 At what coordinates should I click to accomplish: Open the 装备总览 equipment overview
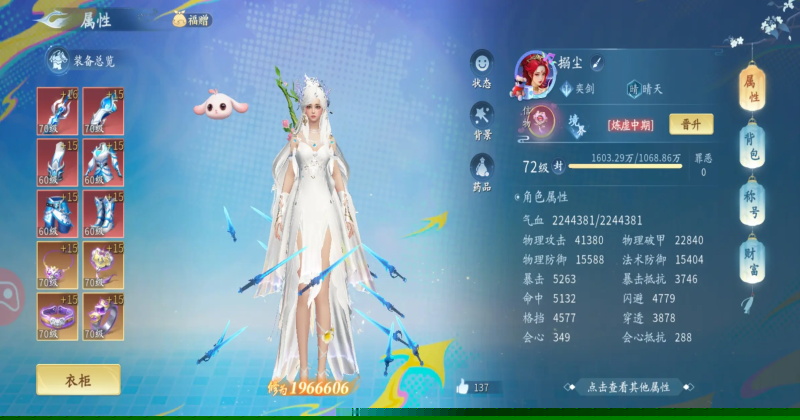[x=83, y=61]
